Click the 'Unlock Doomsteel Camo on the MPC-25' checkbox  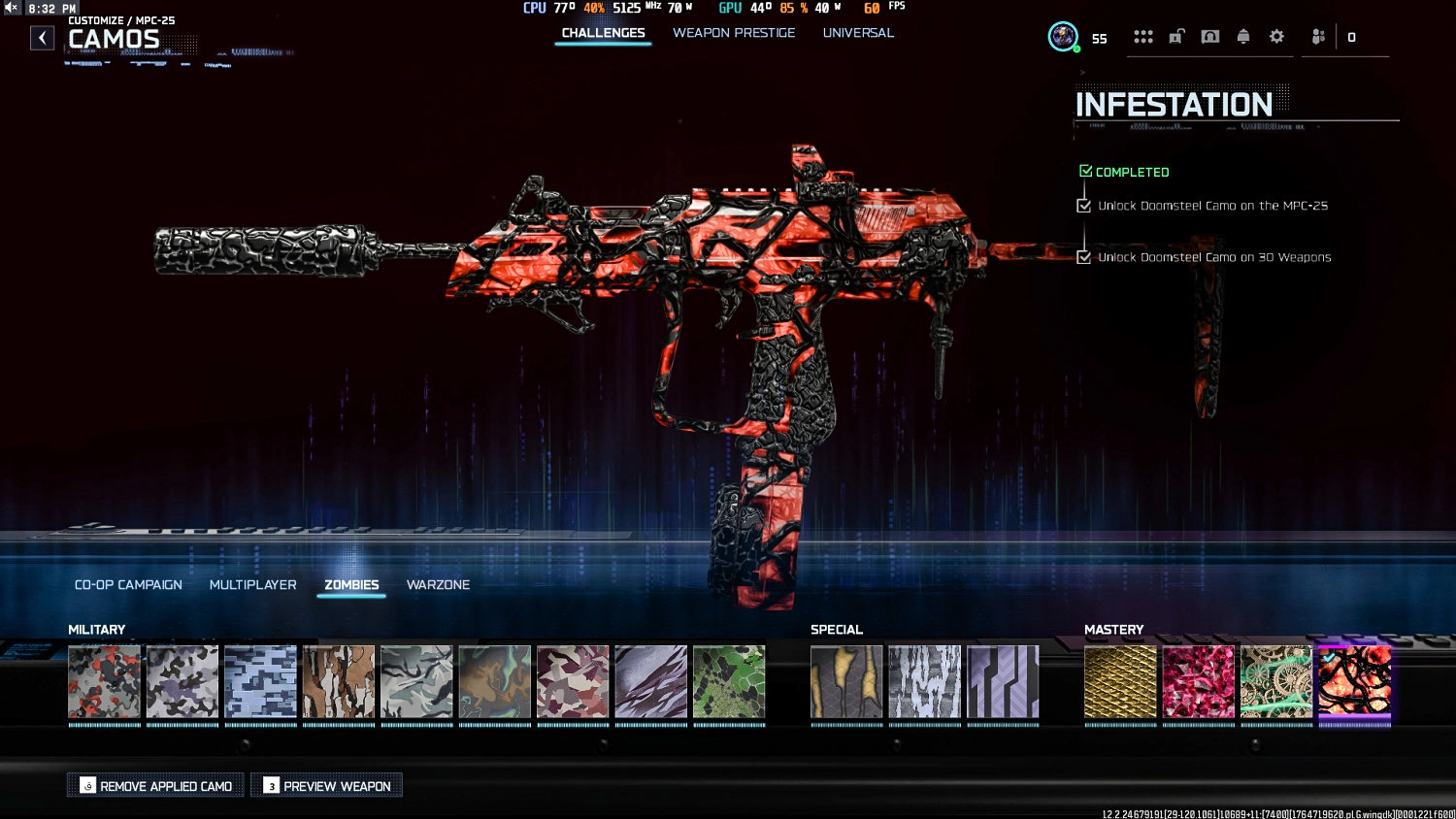(x=1084, y=205)
